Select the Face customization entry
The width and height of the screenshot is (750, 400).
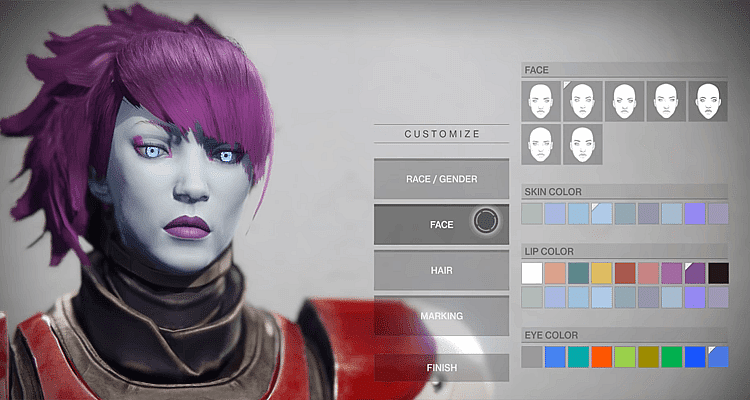pyautogui.click(x=441, y=225)
